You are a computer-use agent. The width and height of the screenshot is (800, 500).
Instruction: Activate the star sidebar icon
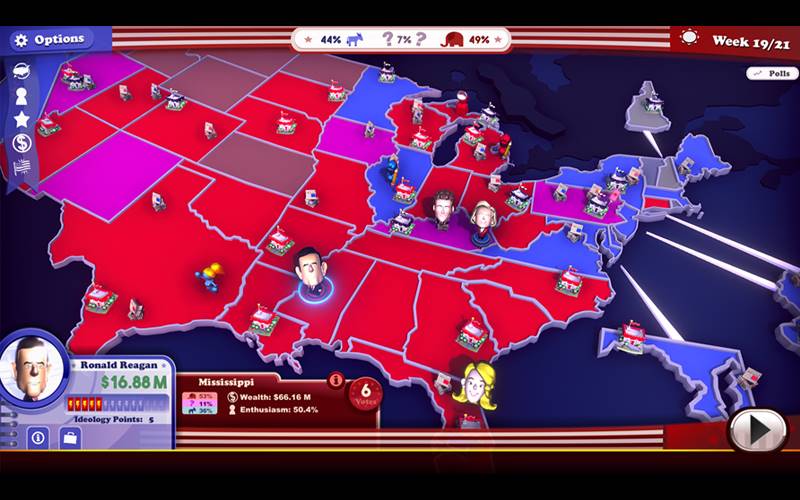21,119
